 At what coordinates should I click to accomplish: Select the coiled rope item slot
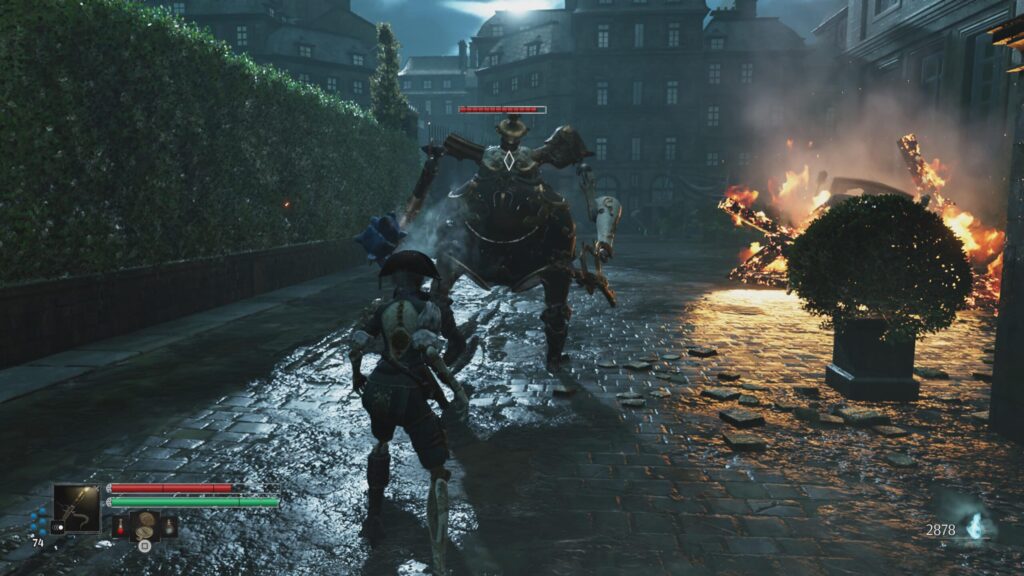[x=145, y=523]
